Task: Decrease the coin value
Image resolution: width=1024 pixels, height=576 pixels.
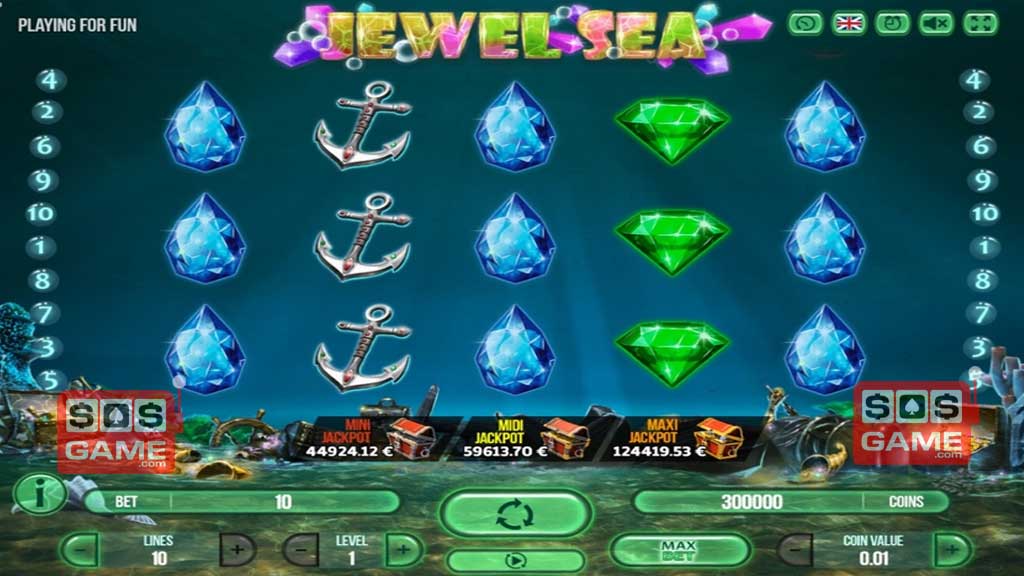Action: click(795, 549)
